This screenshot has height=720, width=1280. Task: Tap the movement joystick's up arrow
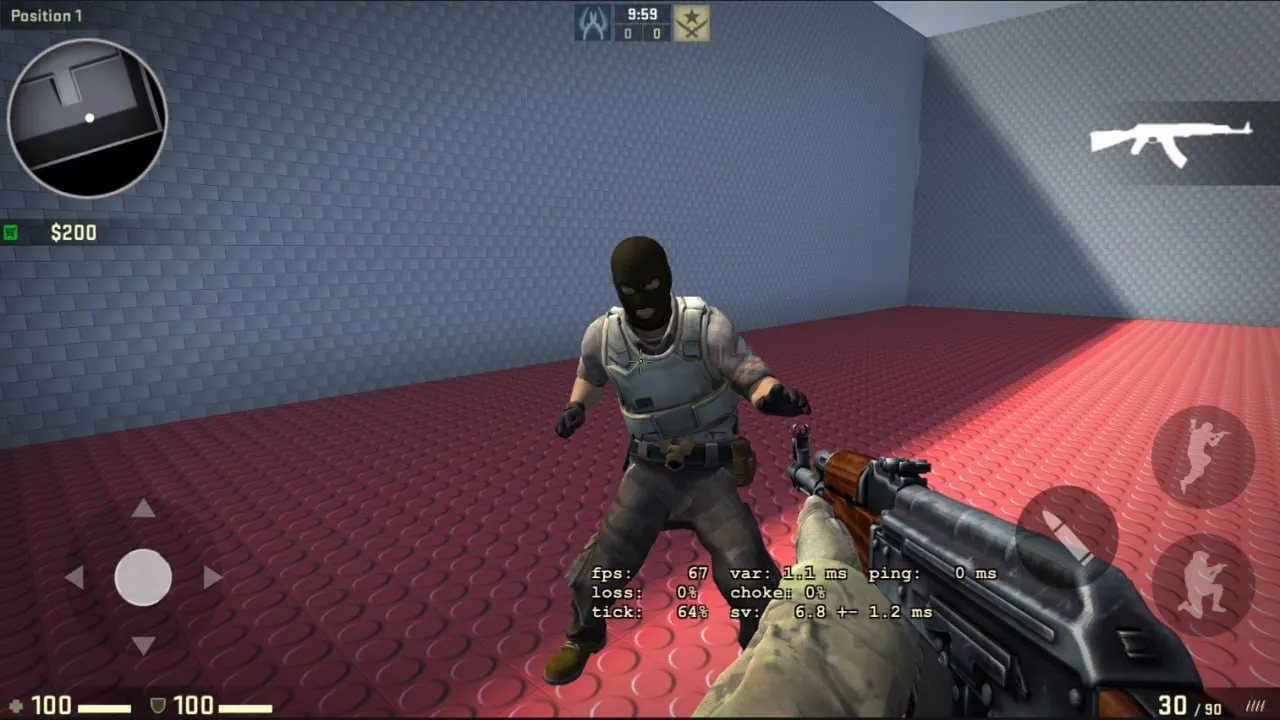pos(143,509)
